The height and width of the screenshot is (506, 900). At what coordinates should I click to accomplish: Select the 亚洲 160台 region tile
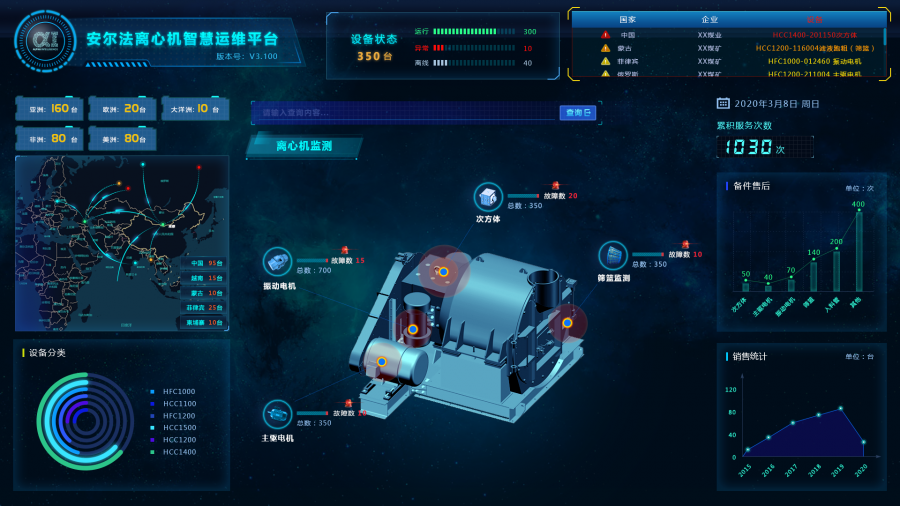(x=50, y=109)
